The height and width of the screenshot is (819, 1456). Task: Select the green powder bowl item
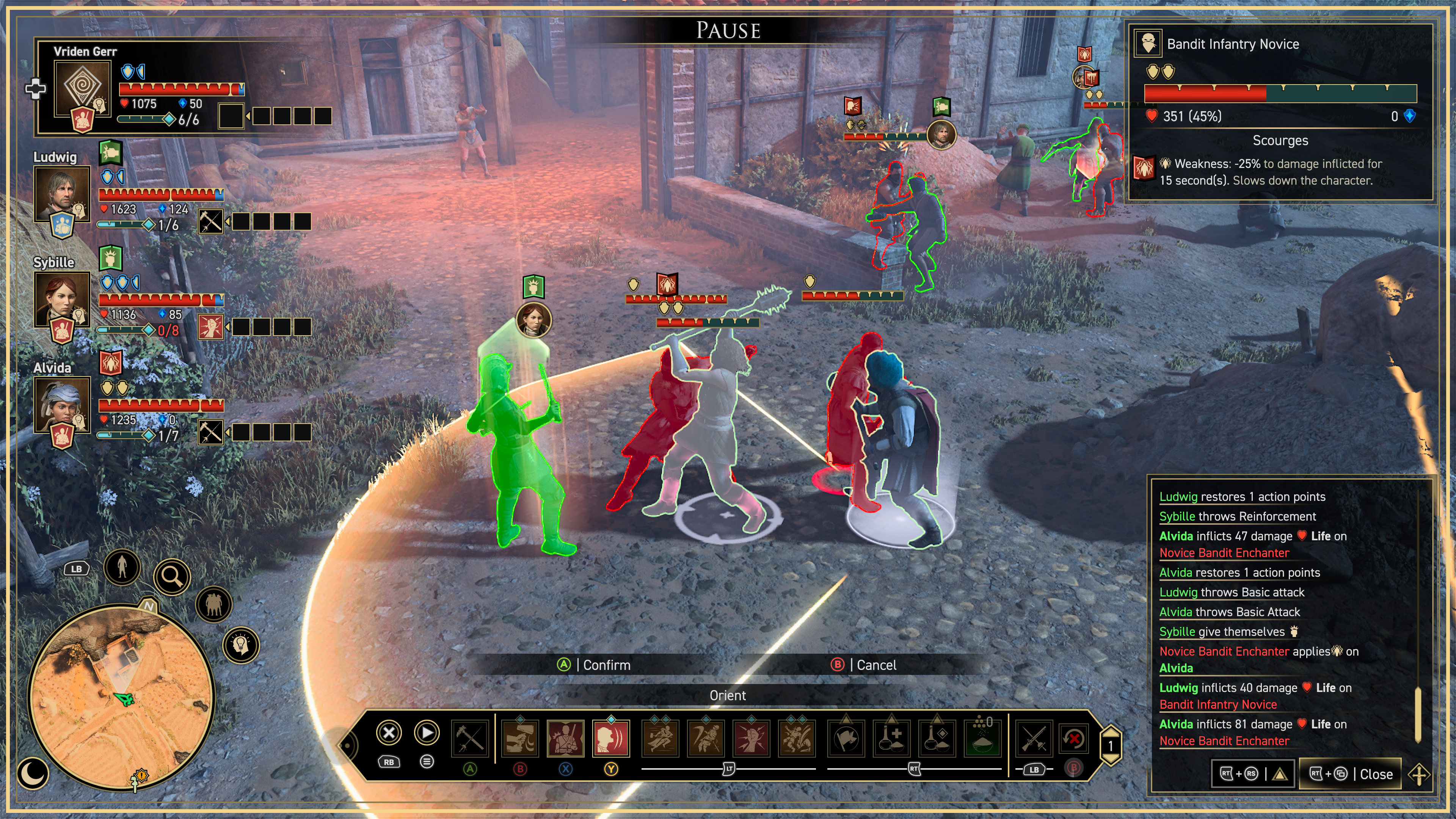tap(982, 738)
